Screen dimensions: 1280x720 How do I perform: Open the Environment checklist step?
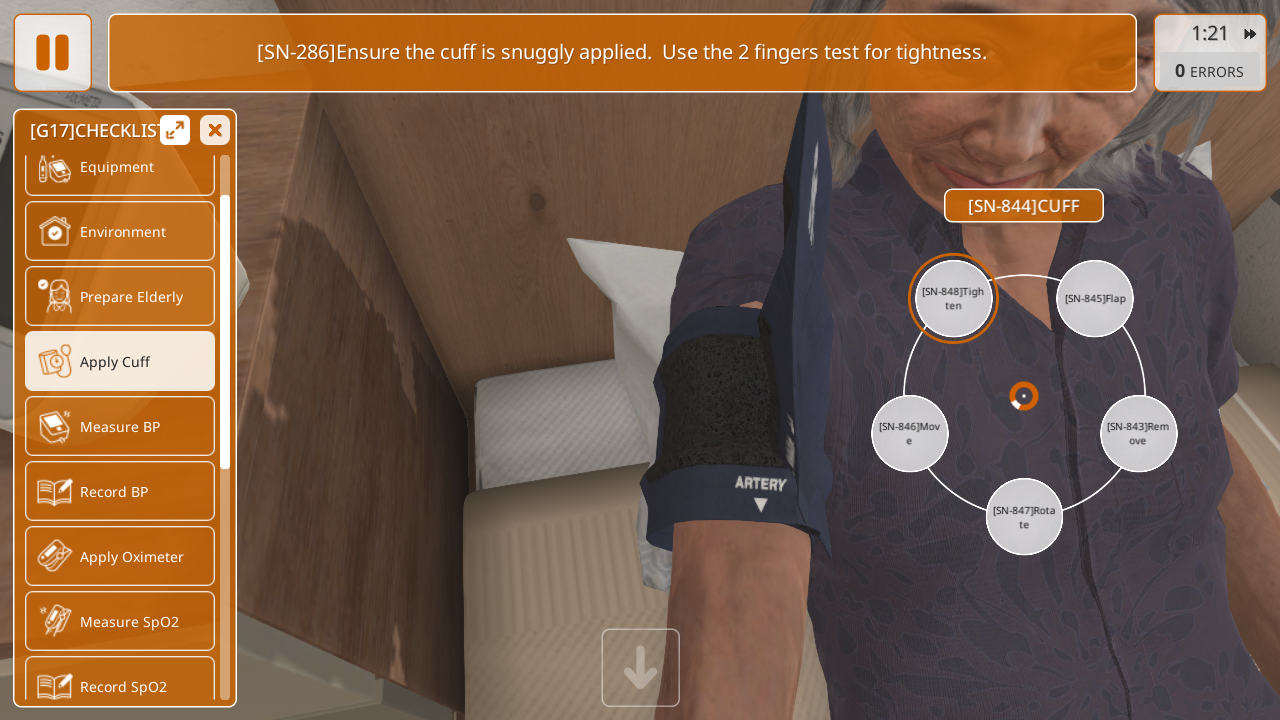[119, 231]
